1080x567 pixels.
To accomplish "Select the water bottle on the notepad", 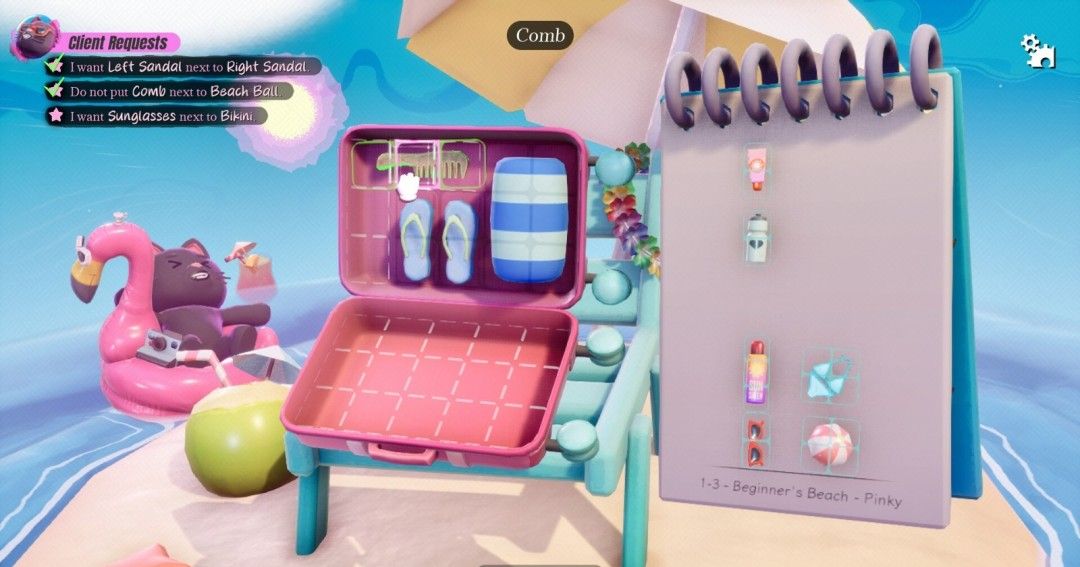I will 756,238.
